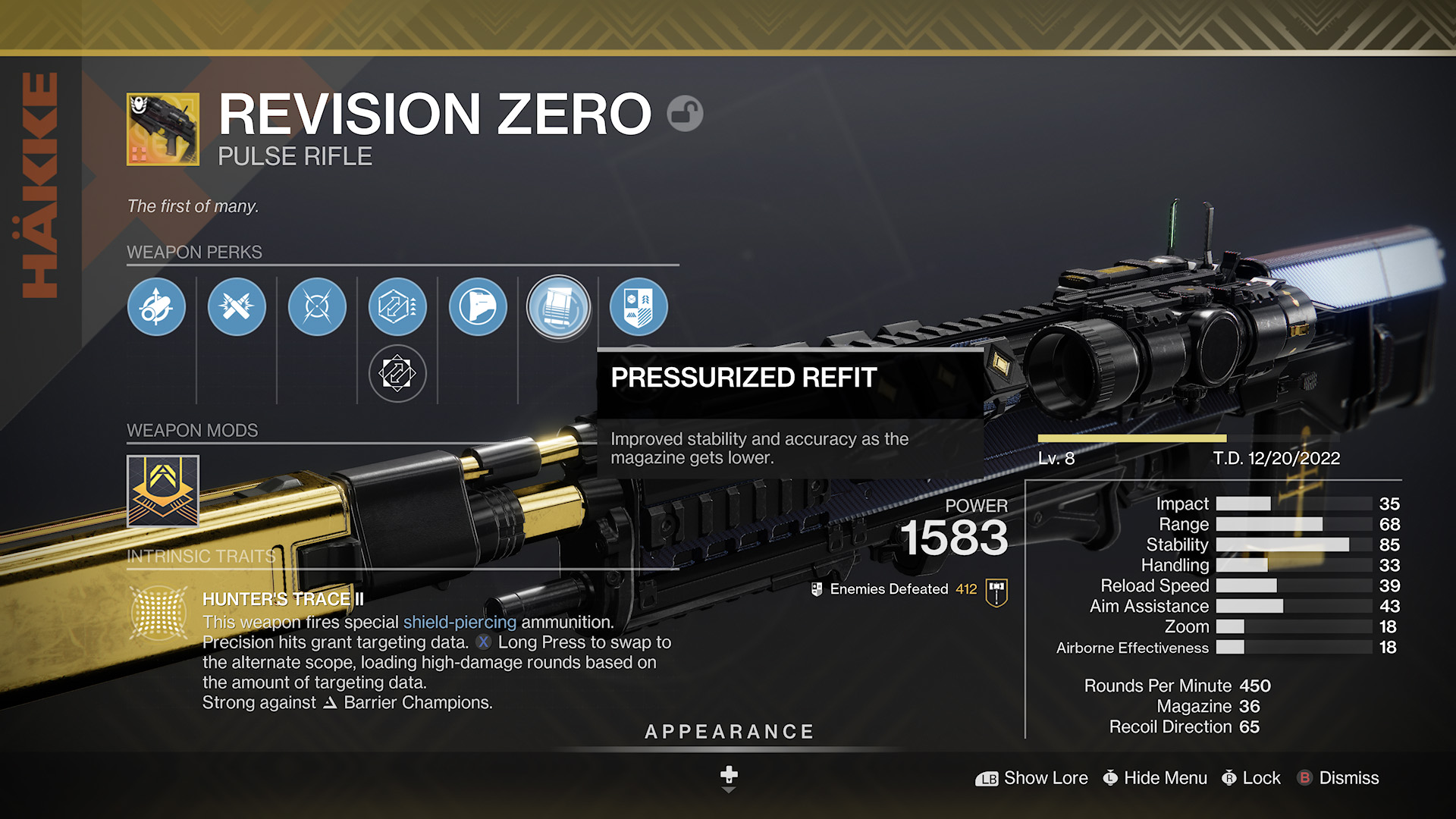Open the Appearance section
Viewport: 1456px width, 819px height.
729,732
